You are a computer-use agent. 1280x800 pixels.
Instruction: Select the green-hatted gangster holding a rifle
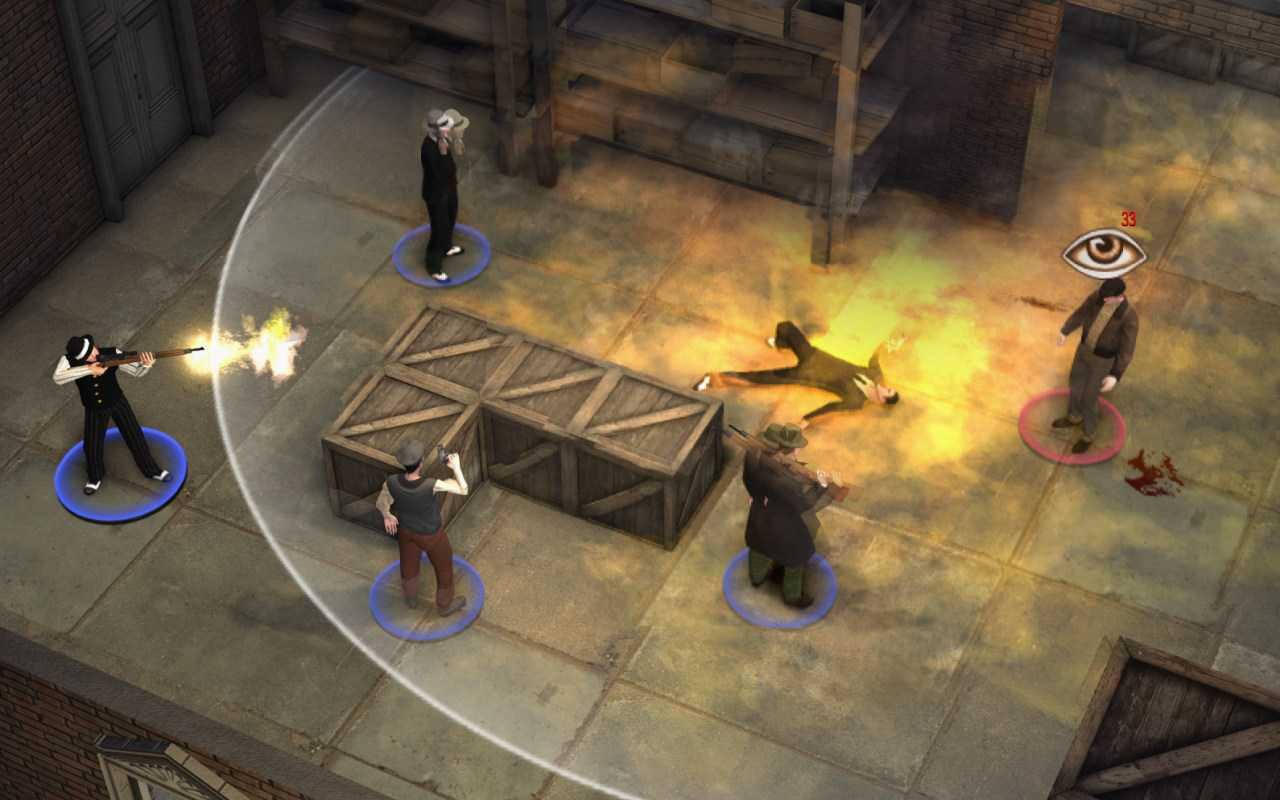pos(780,500)
